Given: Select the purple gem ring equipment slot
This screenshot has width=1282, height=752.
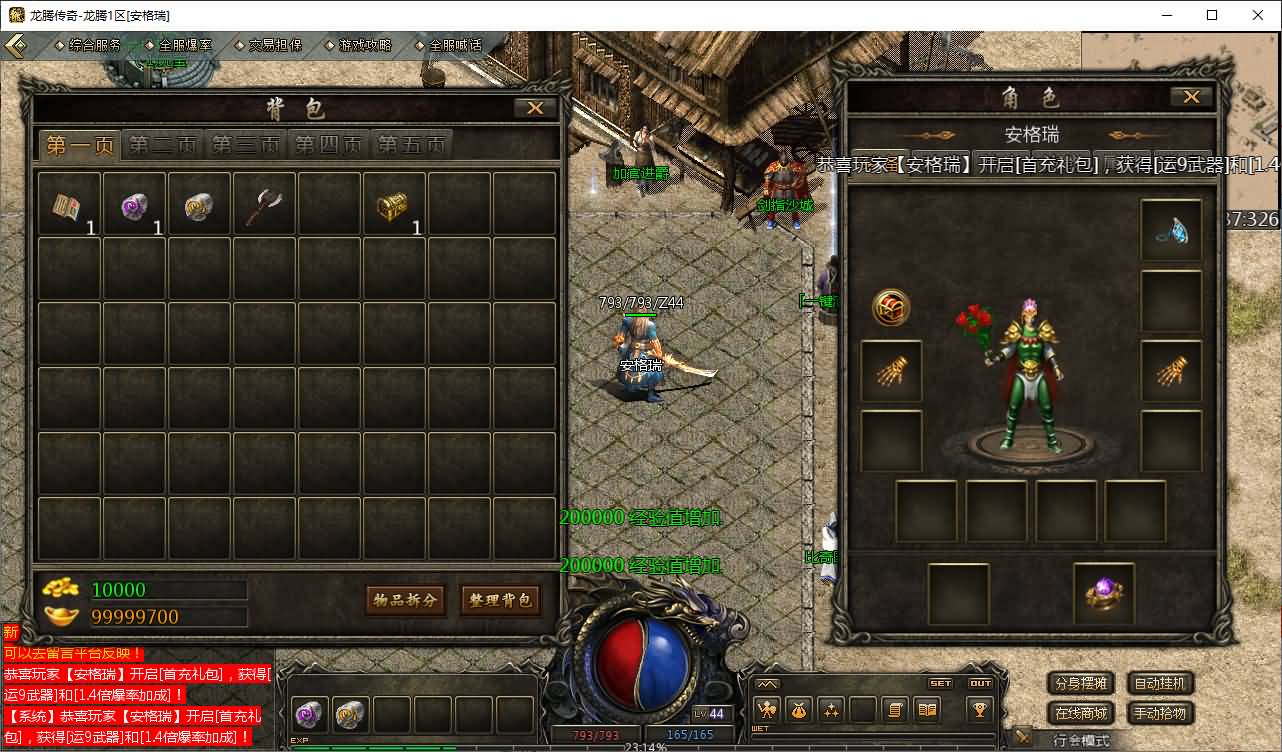Looking at the screenshot, I should (1104, 594).
